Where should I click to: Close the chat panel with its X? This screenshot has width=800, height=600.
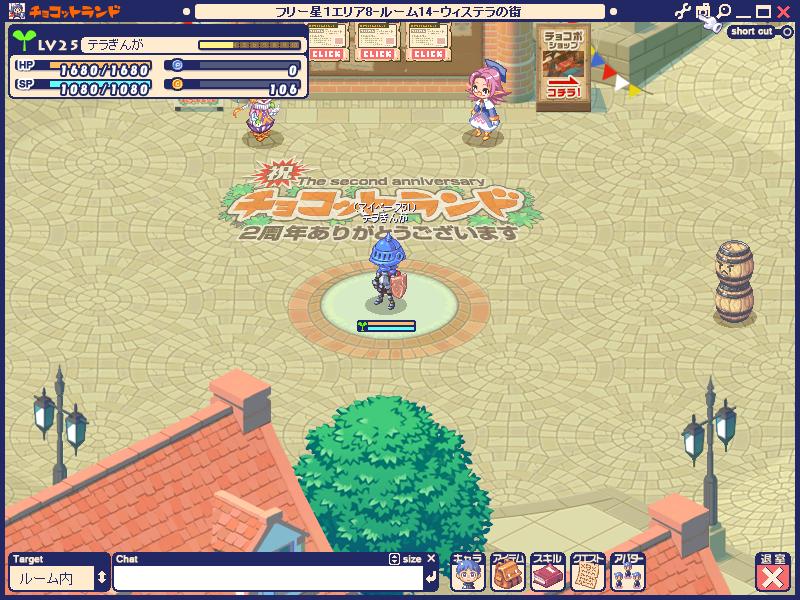pos(432,559)
